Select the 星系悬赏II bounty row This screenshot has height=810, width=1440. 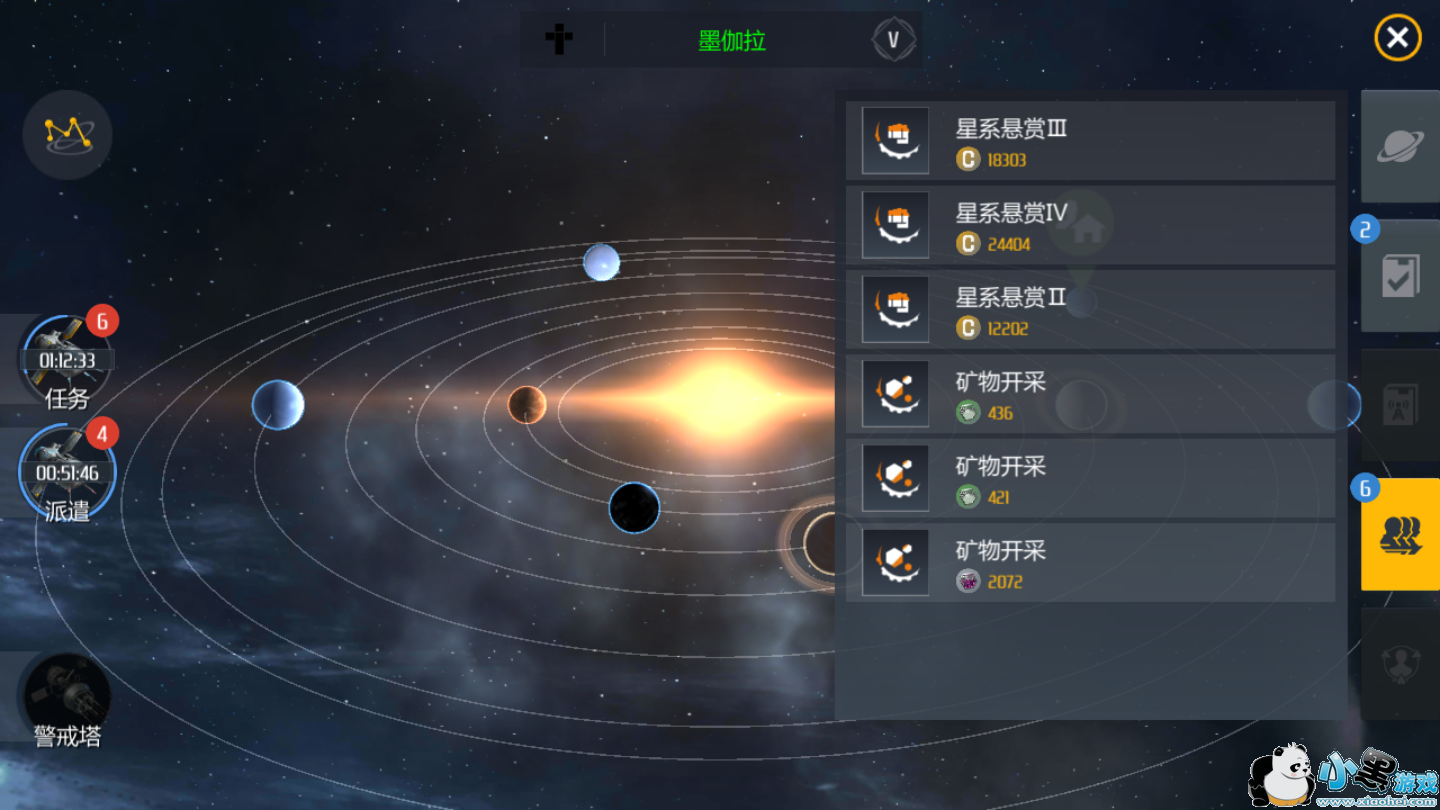click(x=1090, y=310)
